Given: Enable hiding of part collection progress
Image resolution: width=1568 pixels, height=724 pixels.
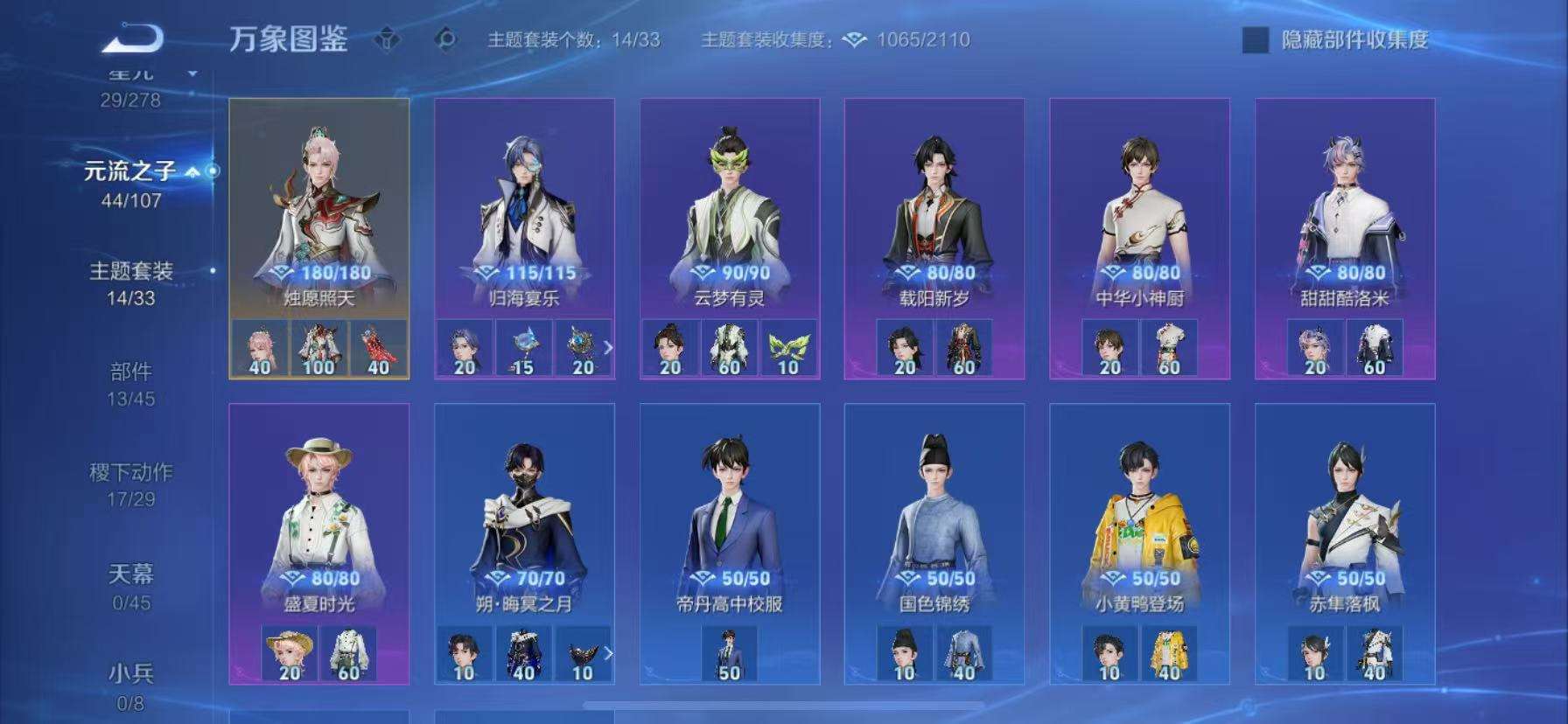Looking at the screenshot, I should [x=1255, y=39].
